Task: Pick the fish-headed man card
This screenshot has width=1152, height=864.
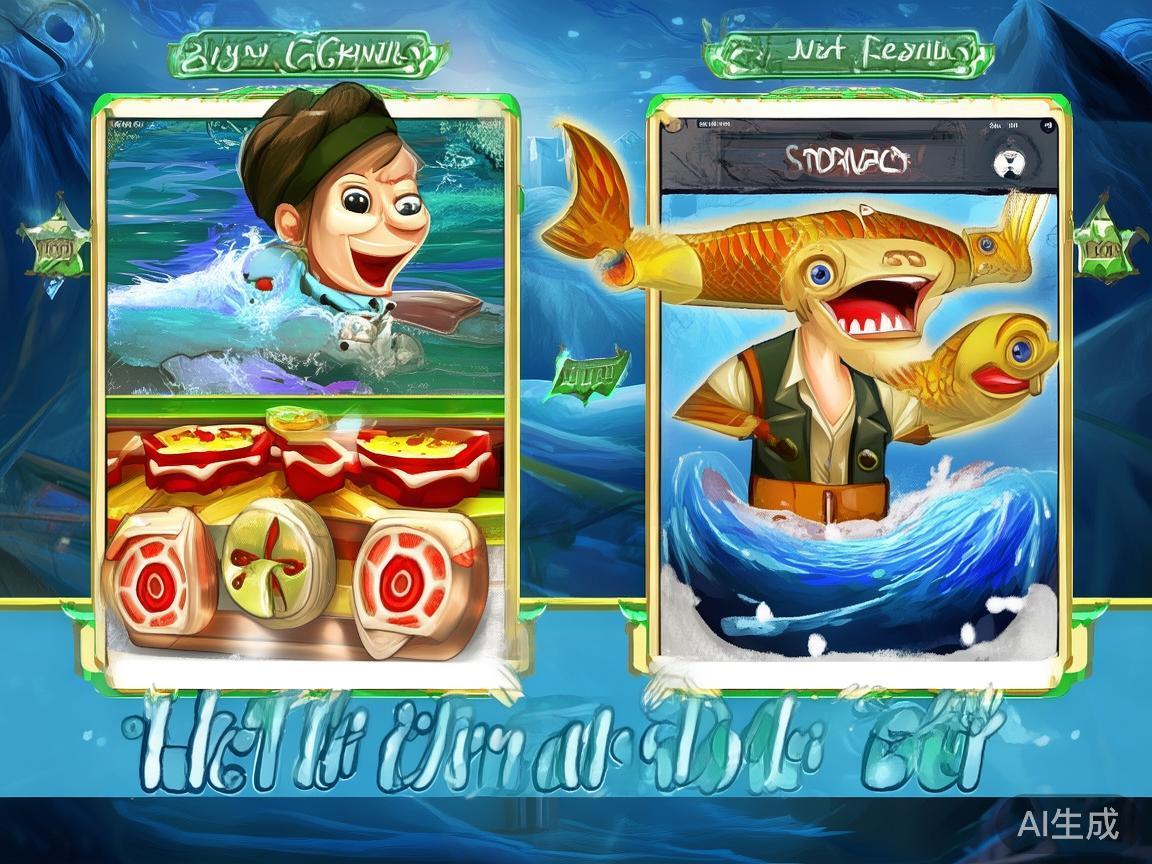Action: click(x=858, y=420)
